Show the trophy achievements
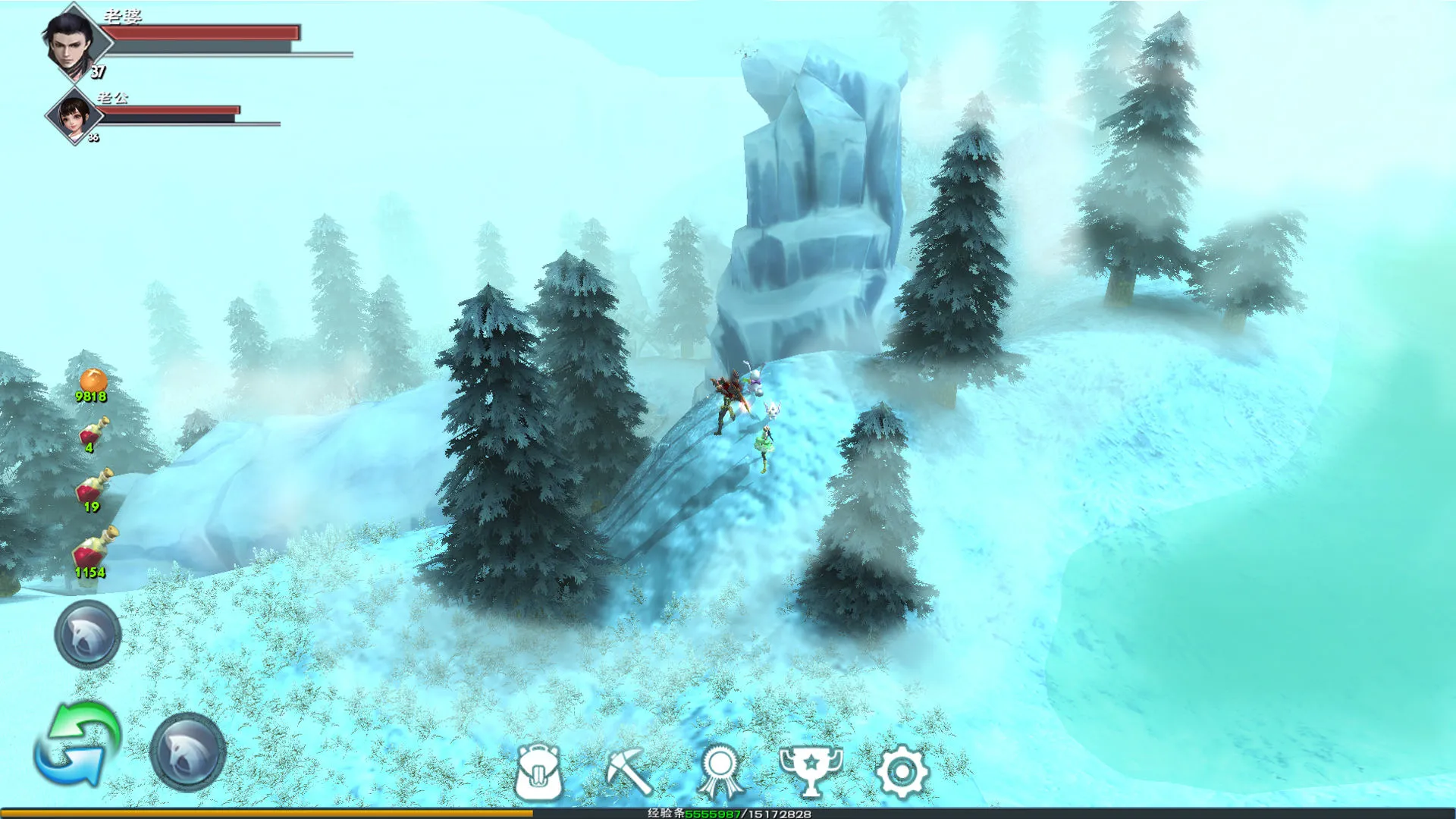This screenshot has height=819, width=1456. (x=811, y=770)
